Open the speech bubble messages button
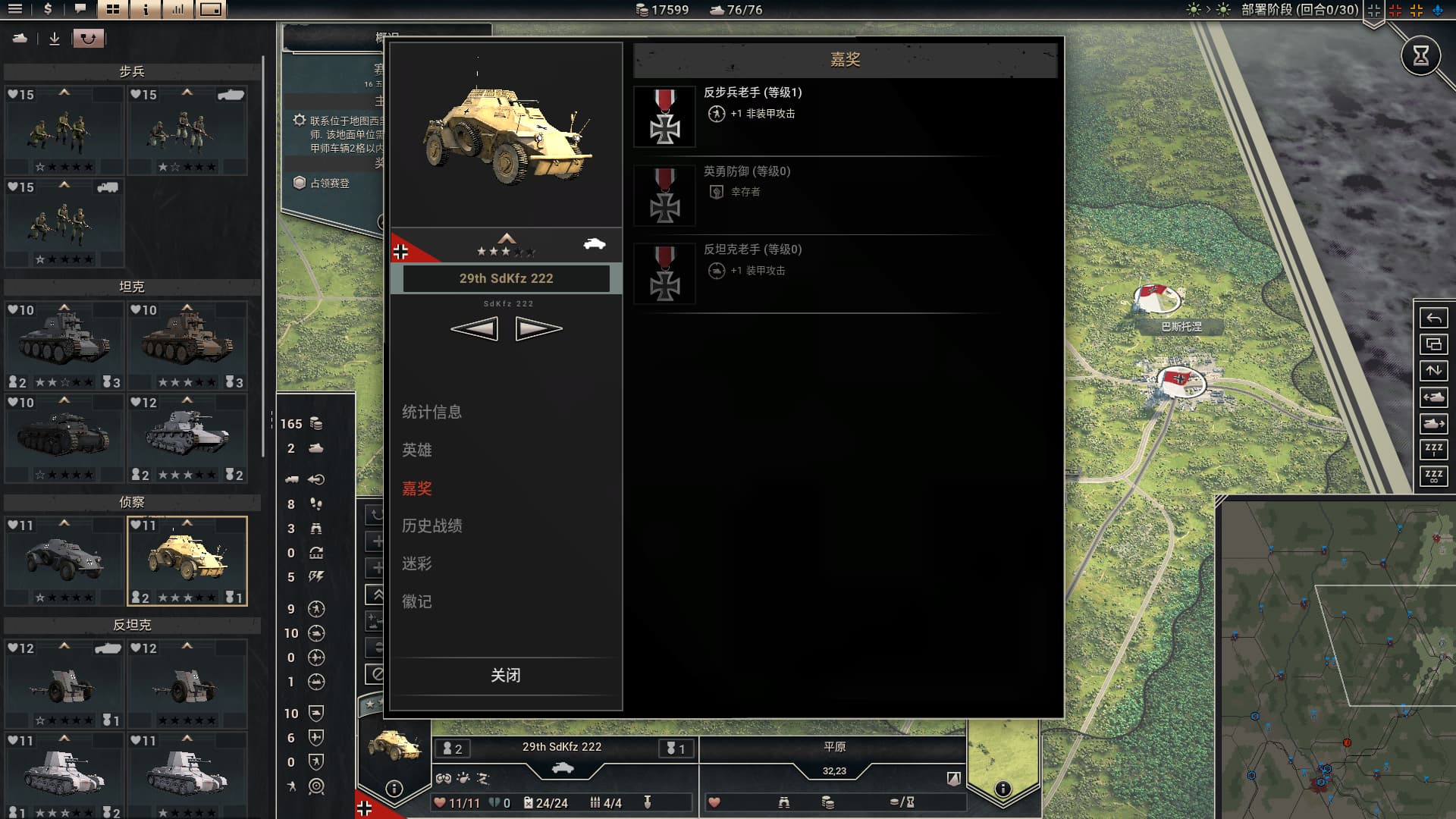This screenshot has width=1456, height=819. point(80,9)
